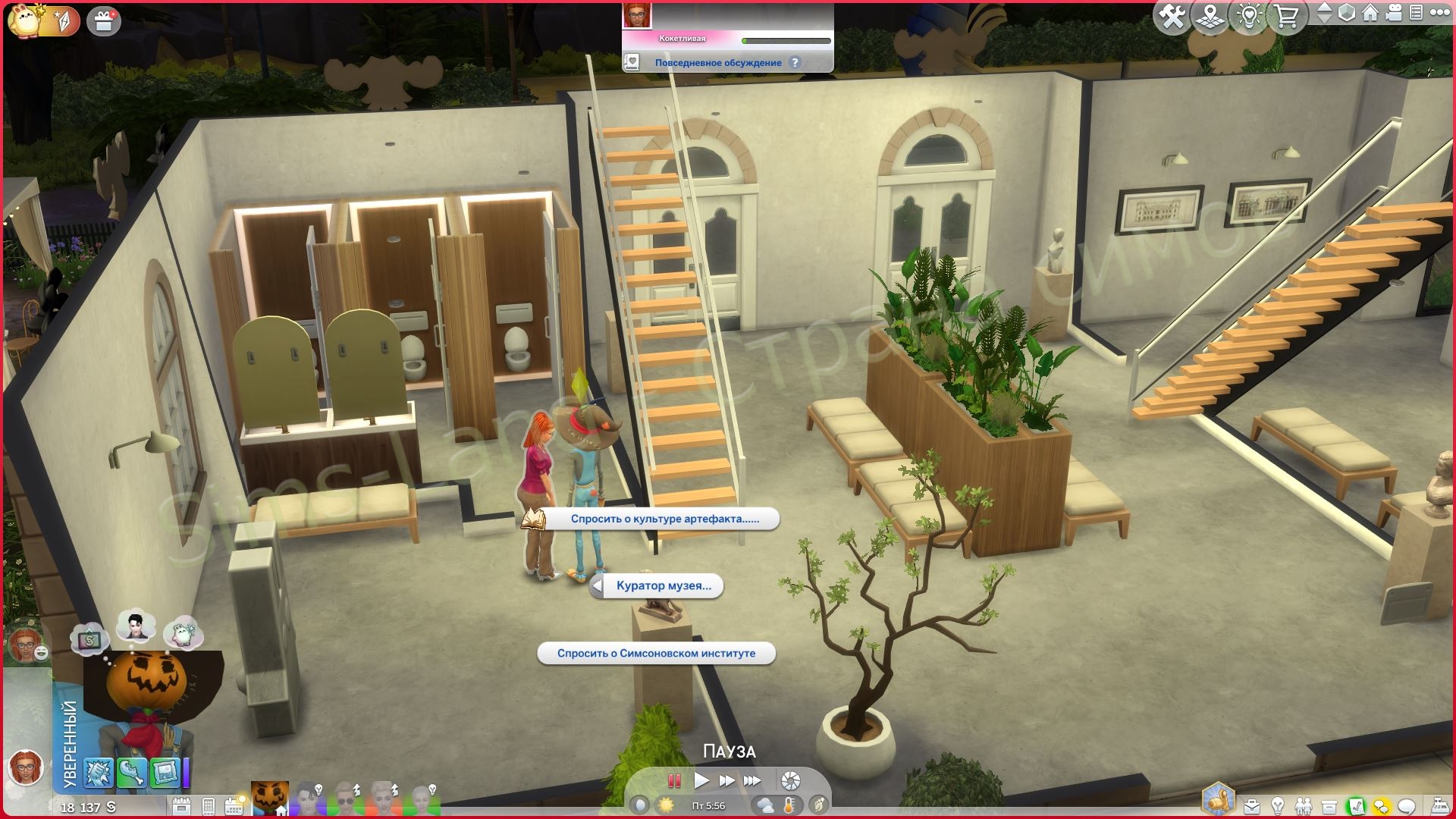The height and width of the screenshot is (819, 1456).
Task: Select 'Спросить о Симсоновском институте' option
Action: click(656, 653)
